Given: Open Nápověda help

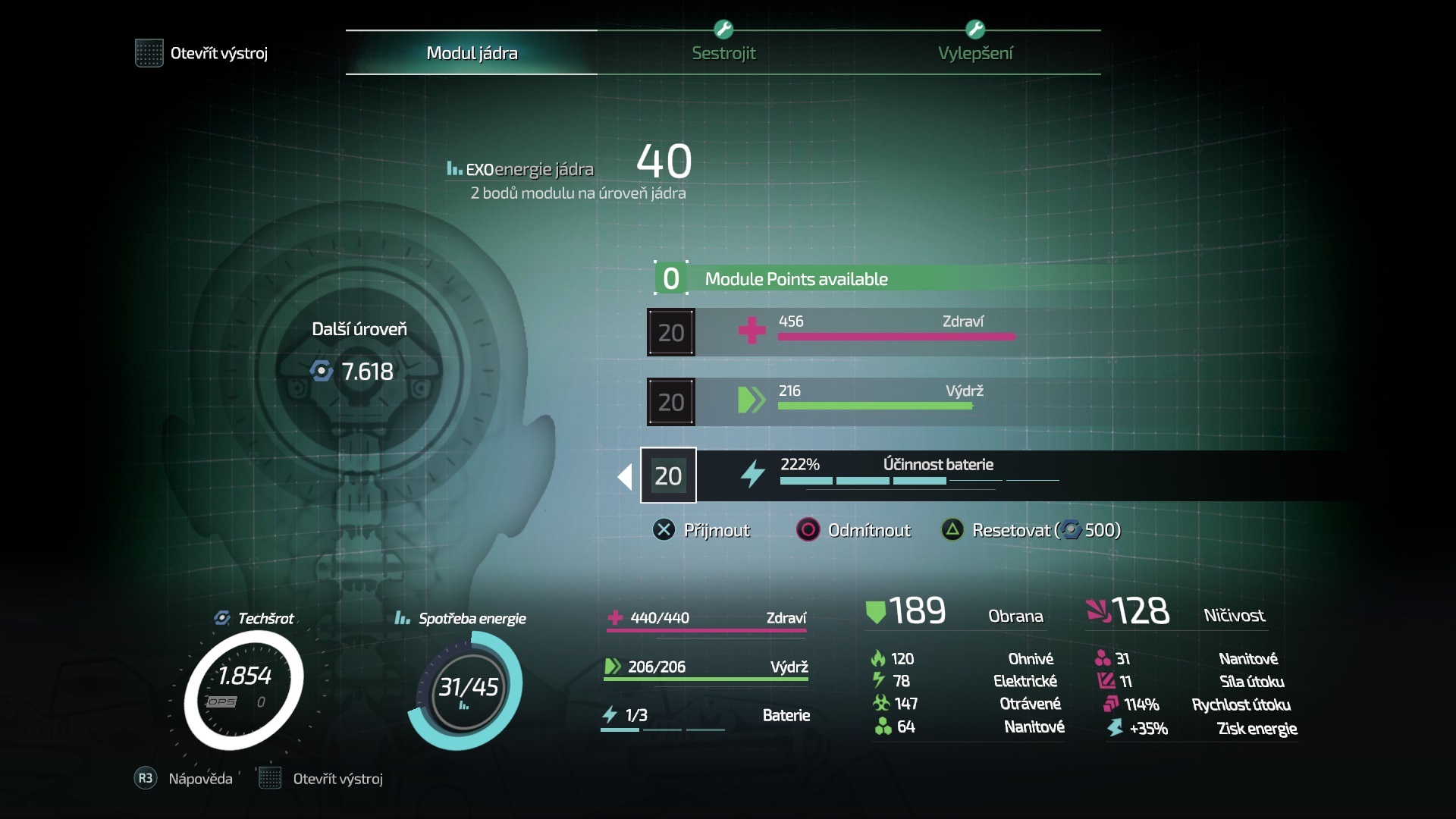Looking at the screenshot, I should pyautogui.click(x=184, y=779).
